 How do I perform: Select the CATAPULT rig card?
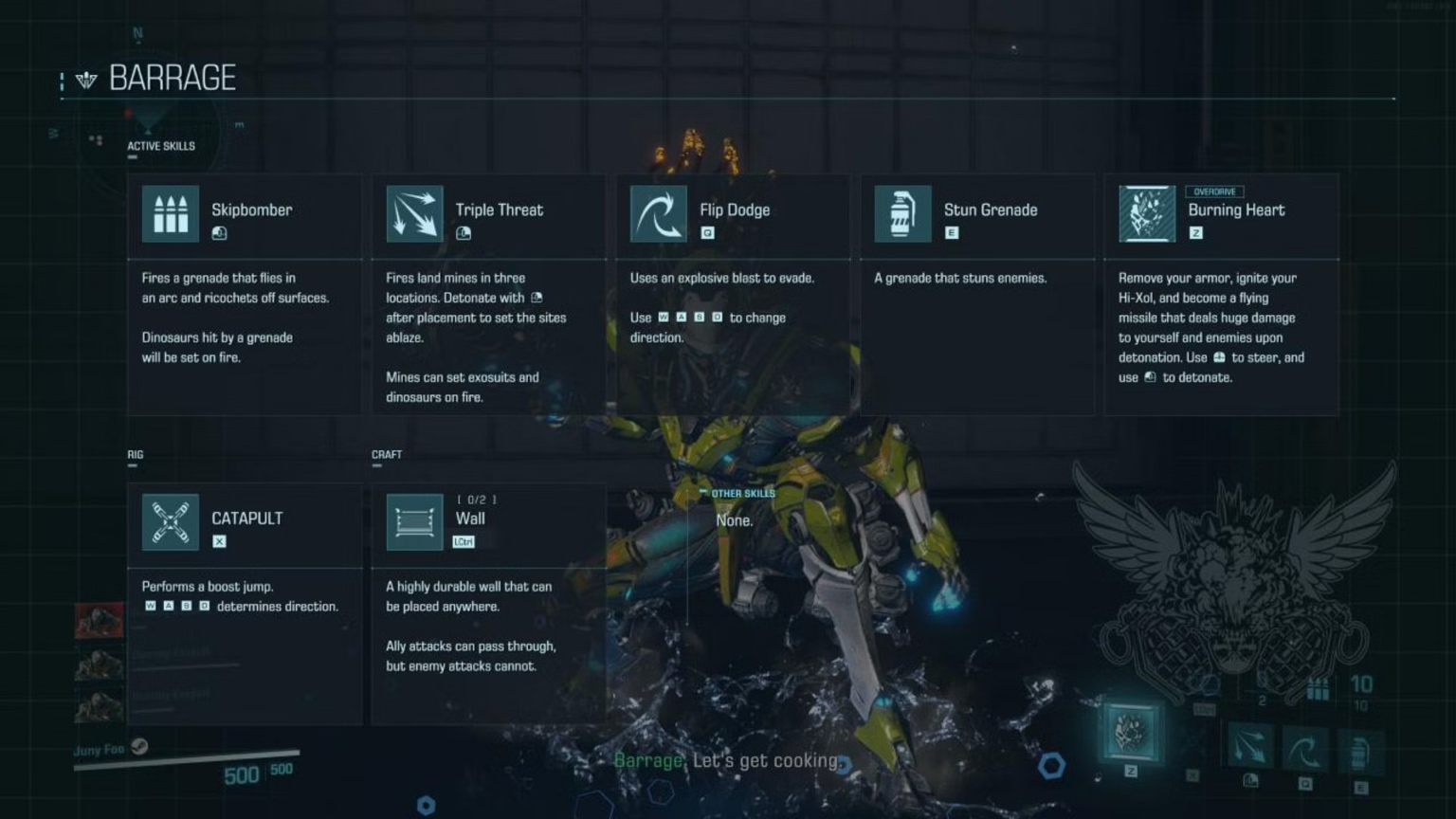pyautogui.click(x=245, y=603)
